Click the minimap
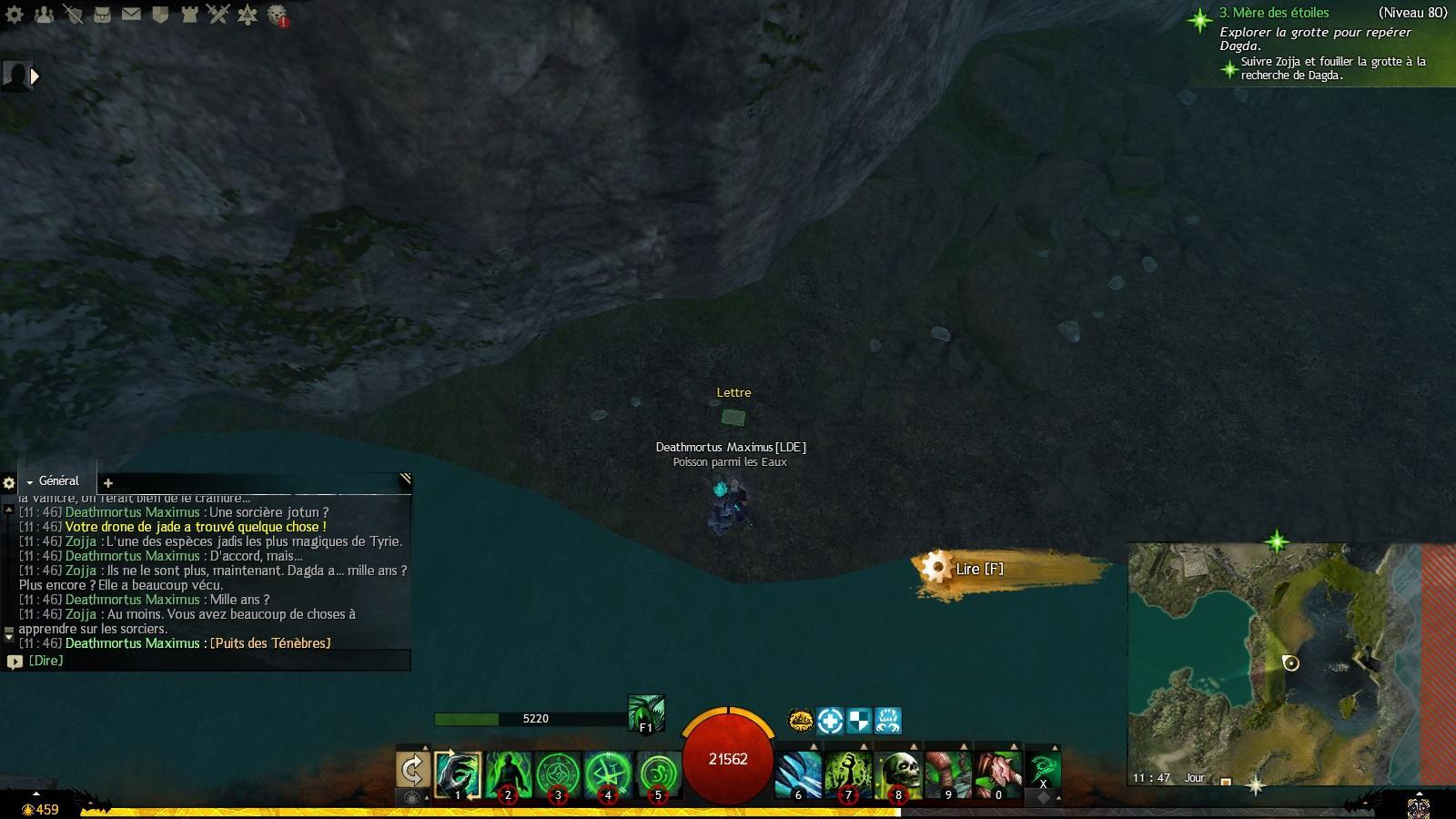The height and width of the screenshot is (819, 1456). (x=1274, y=664)
